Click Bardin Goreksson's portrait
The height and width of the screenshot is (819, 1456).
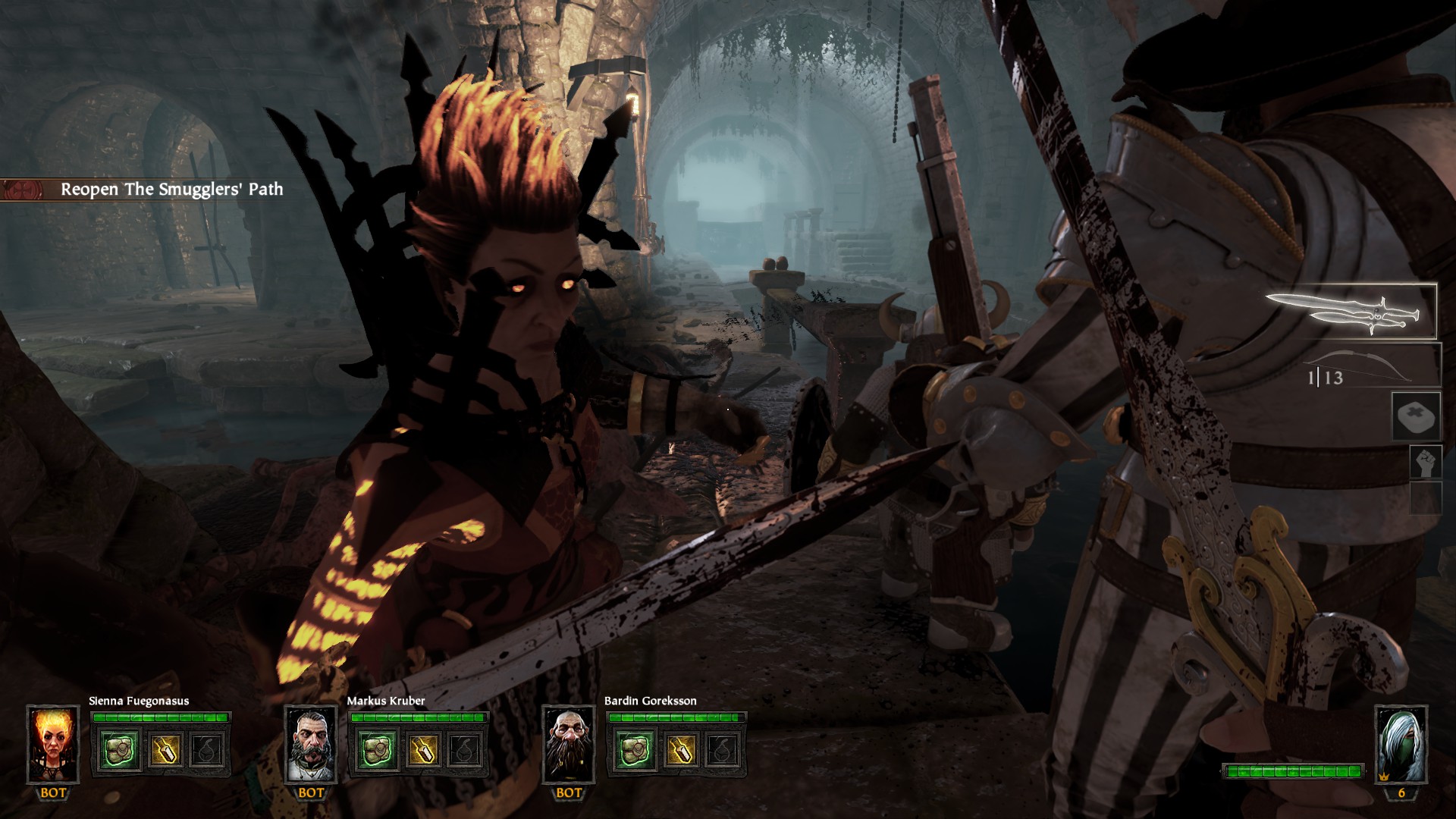pos(569,745)
